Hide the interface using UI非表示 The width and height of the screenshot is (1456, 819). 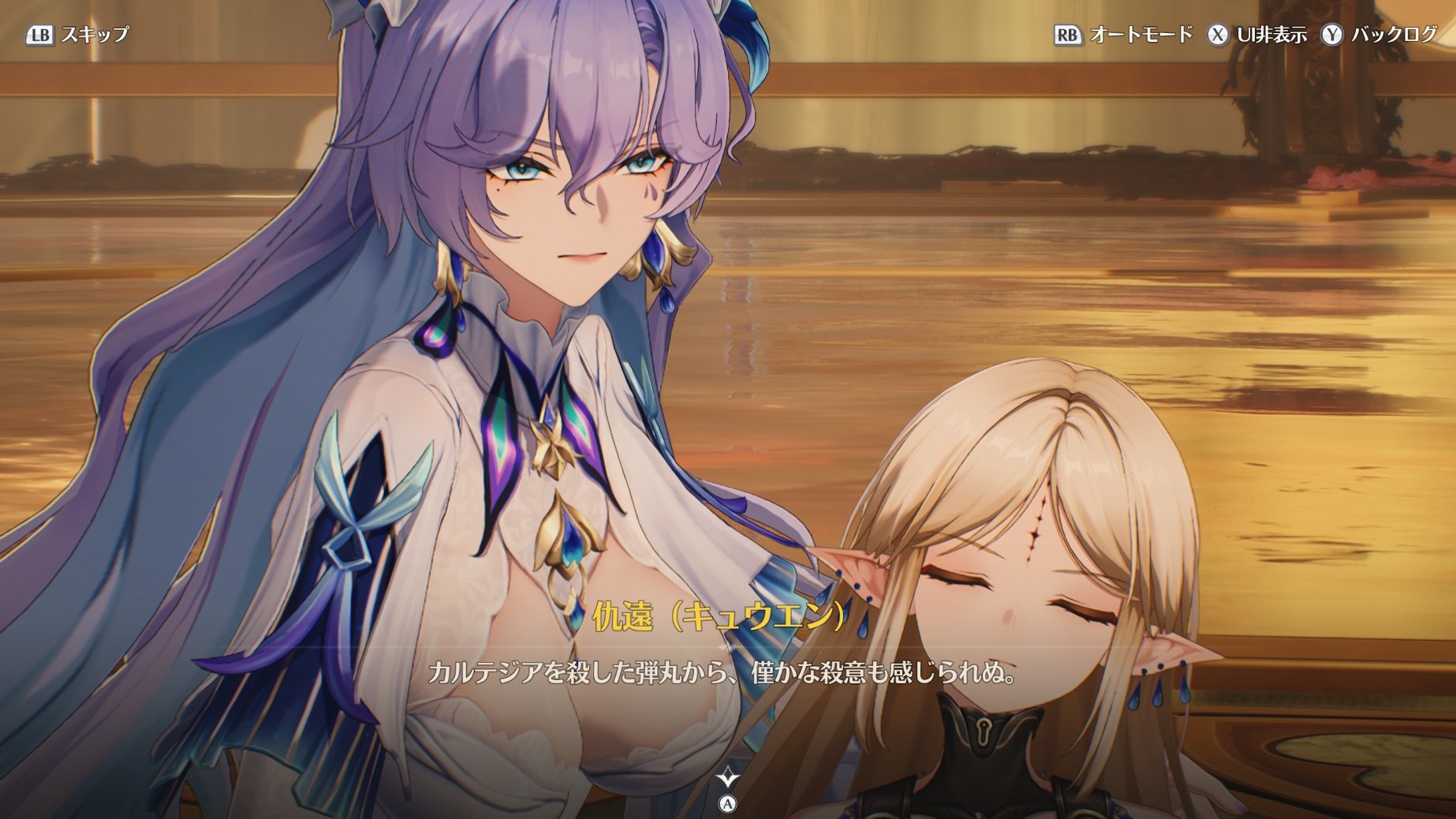[1256, 35]
